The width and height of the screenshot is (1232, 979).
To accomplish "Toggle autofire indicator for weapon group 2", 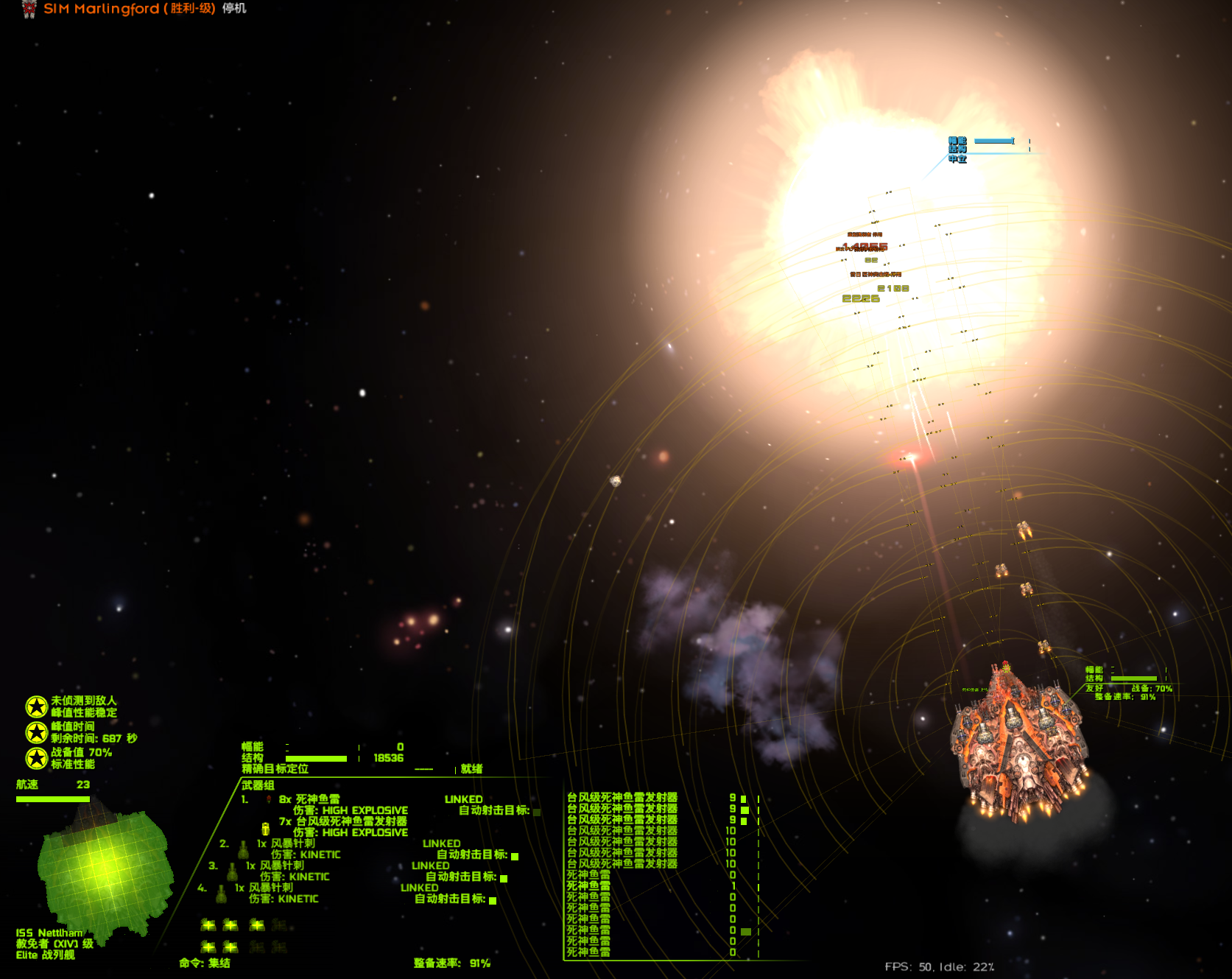I will [x=515, y=856].
